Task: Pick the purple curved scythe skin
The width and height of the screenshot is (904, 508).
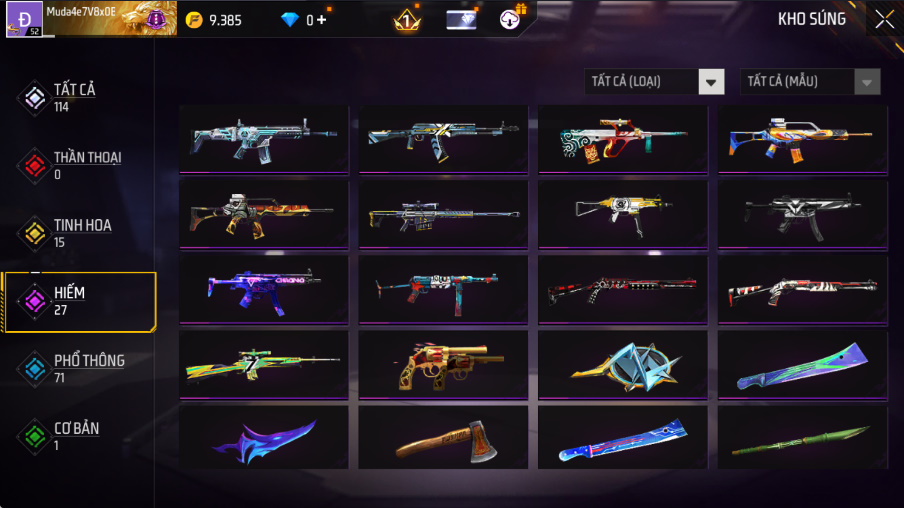Action: pyautogui.click(x=263, y=438)
